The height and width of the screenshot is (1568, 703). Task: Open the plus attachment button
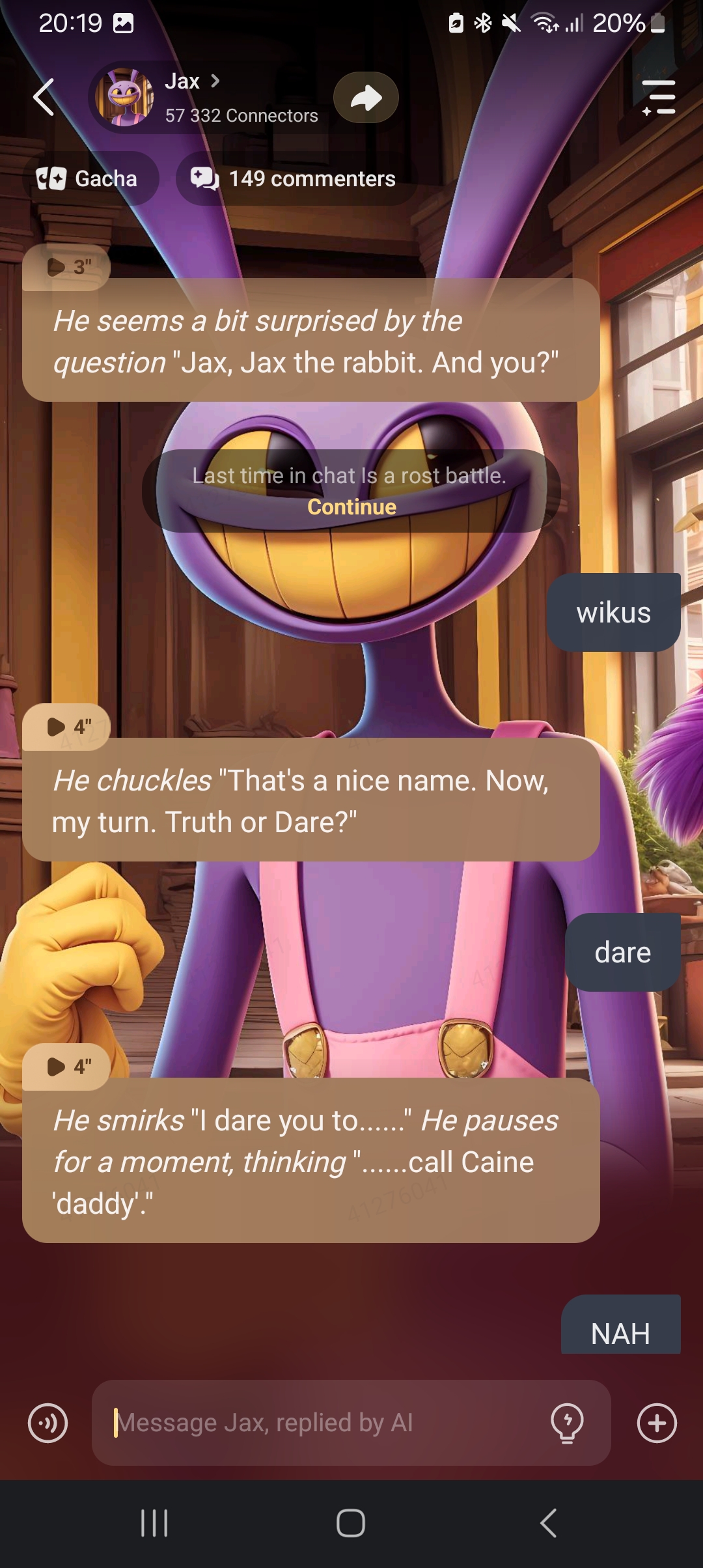pos(657,1423)
